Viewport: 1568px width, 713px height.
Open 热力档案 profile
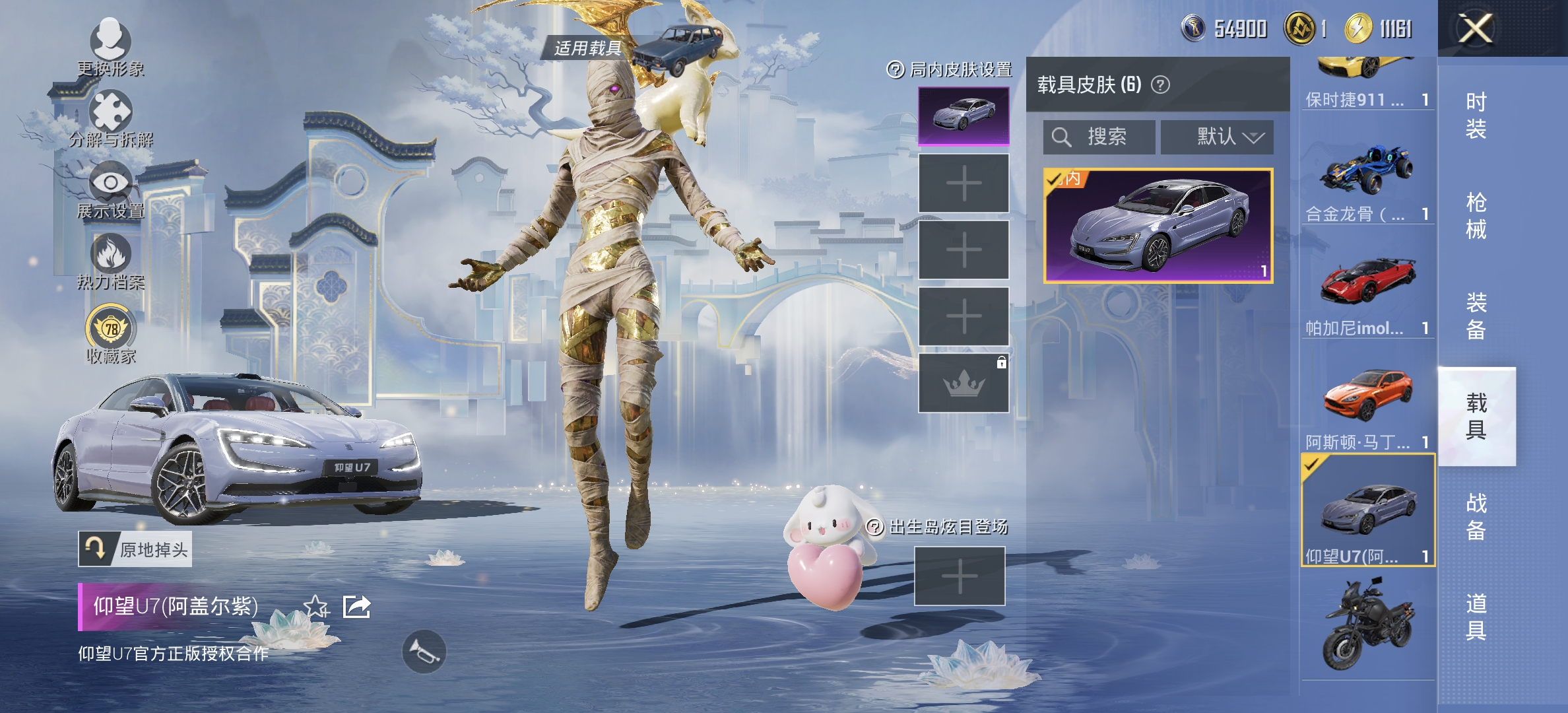pyautogui.click(x=110, y=261)
